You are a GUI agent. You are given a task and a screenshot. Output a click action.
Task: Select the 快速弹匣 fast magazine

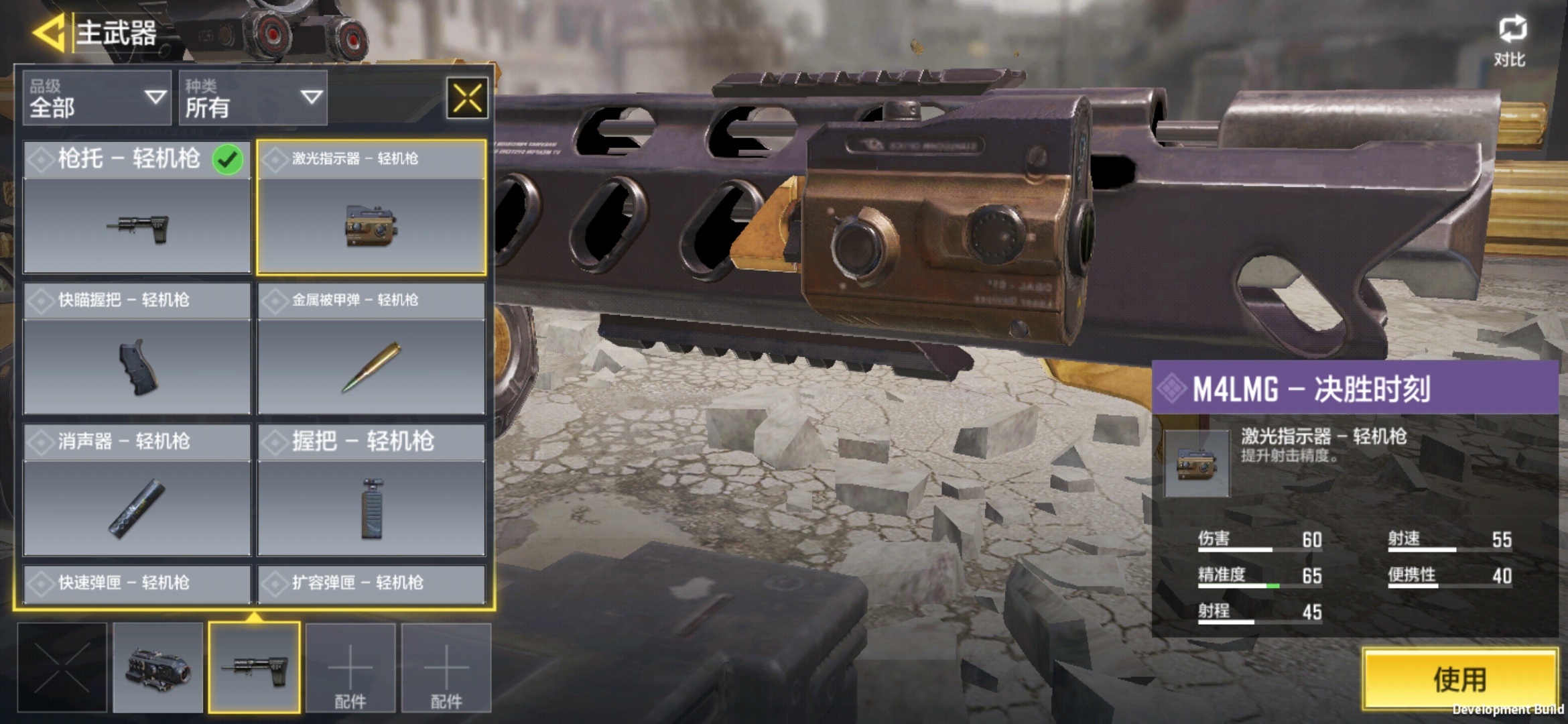click(137, 583)
